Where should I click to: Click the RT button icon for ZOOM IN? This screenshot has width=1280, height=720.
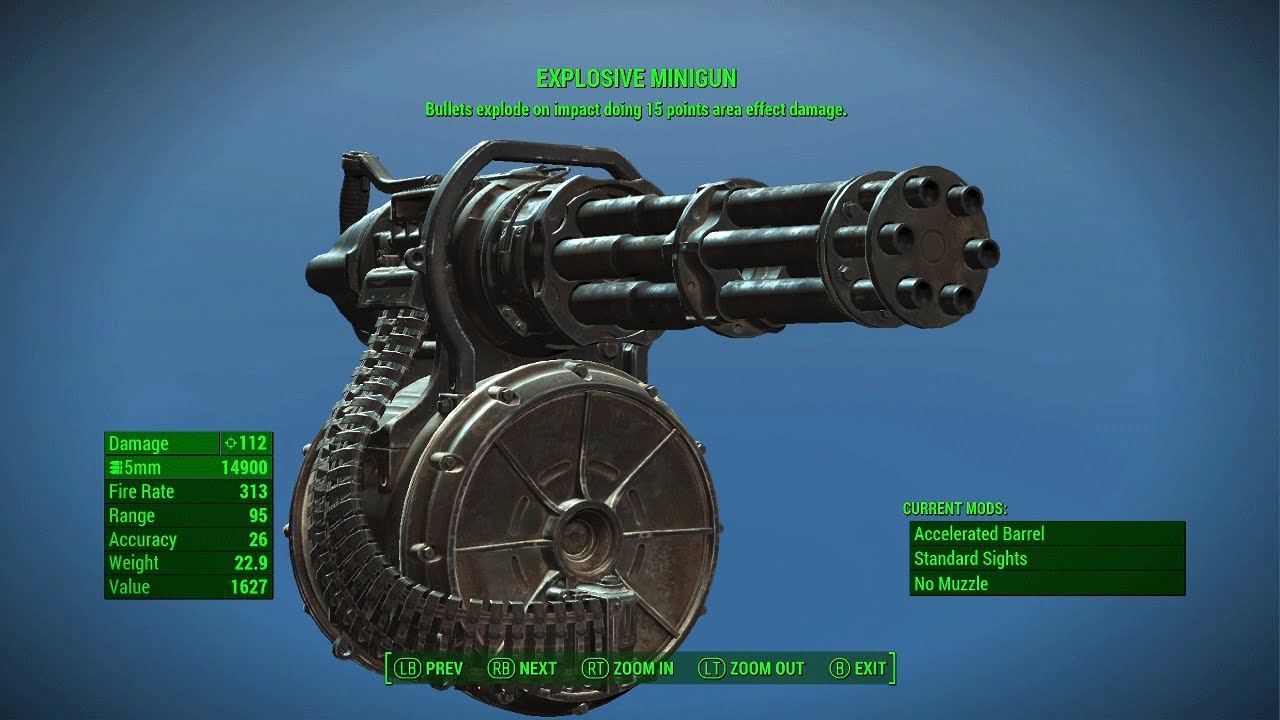click(x=597, y=668)
